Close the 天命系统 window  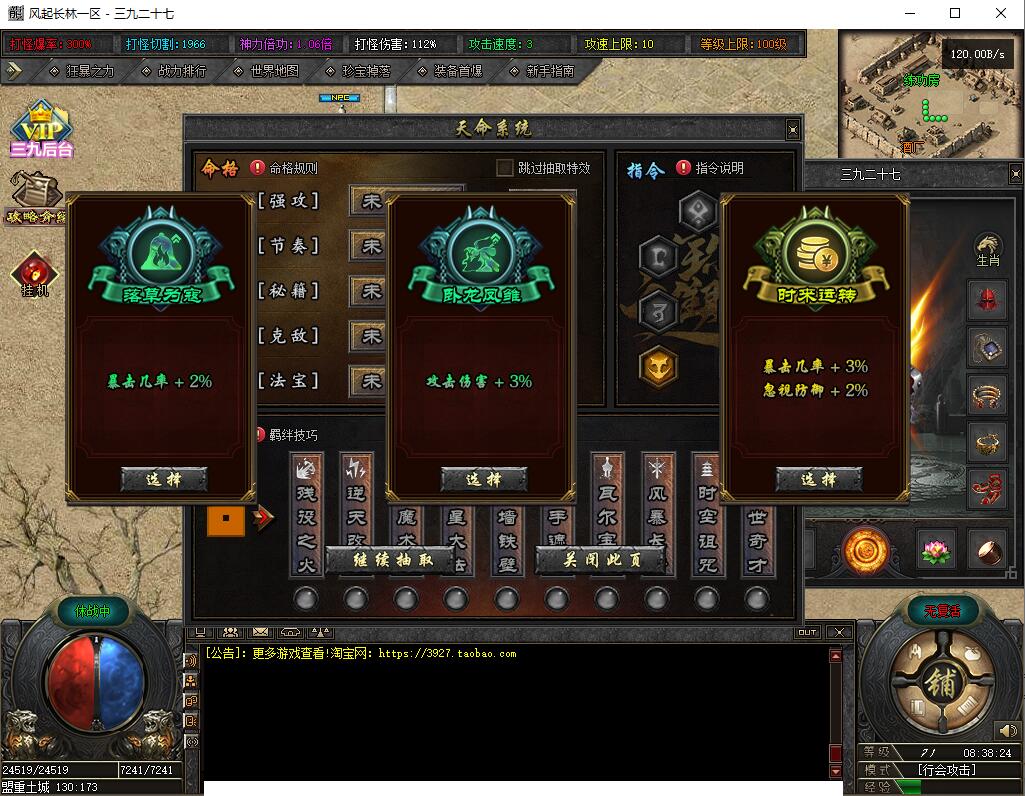pos(793,129)
